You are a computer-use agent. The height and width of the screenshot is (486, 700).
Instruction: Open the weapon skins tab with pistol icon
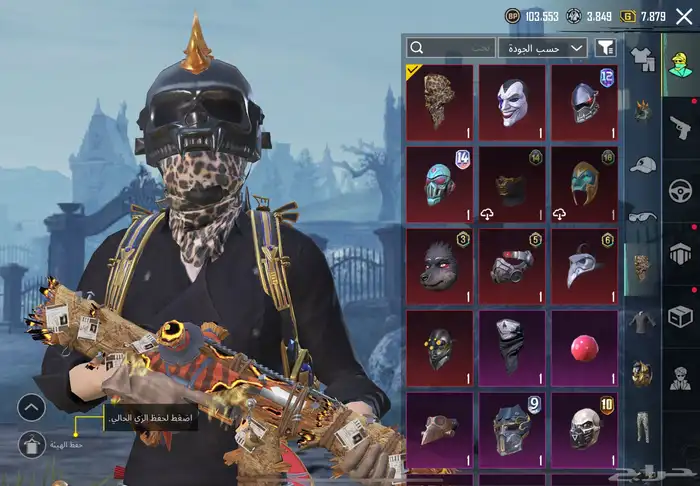[681, 126]
